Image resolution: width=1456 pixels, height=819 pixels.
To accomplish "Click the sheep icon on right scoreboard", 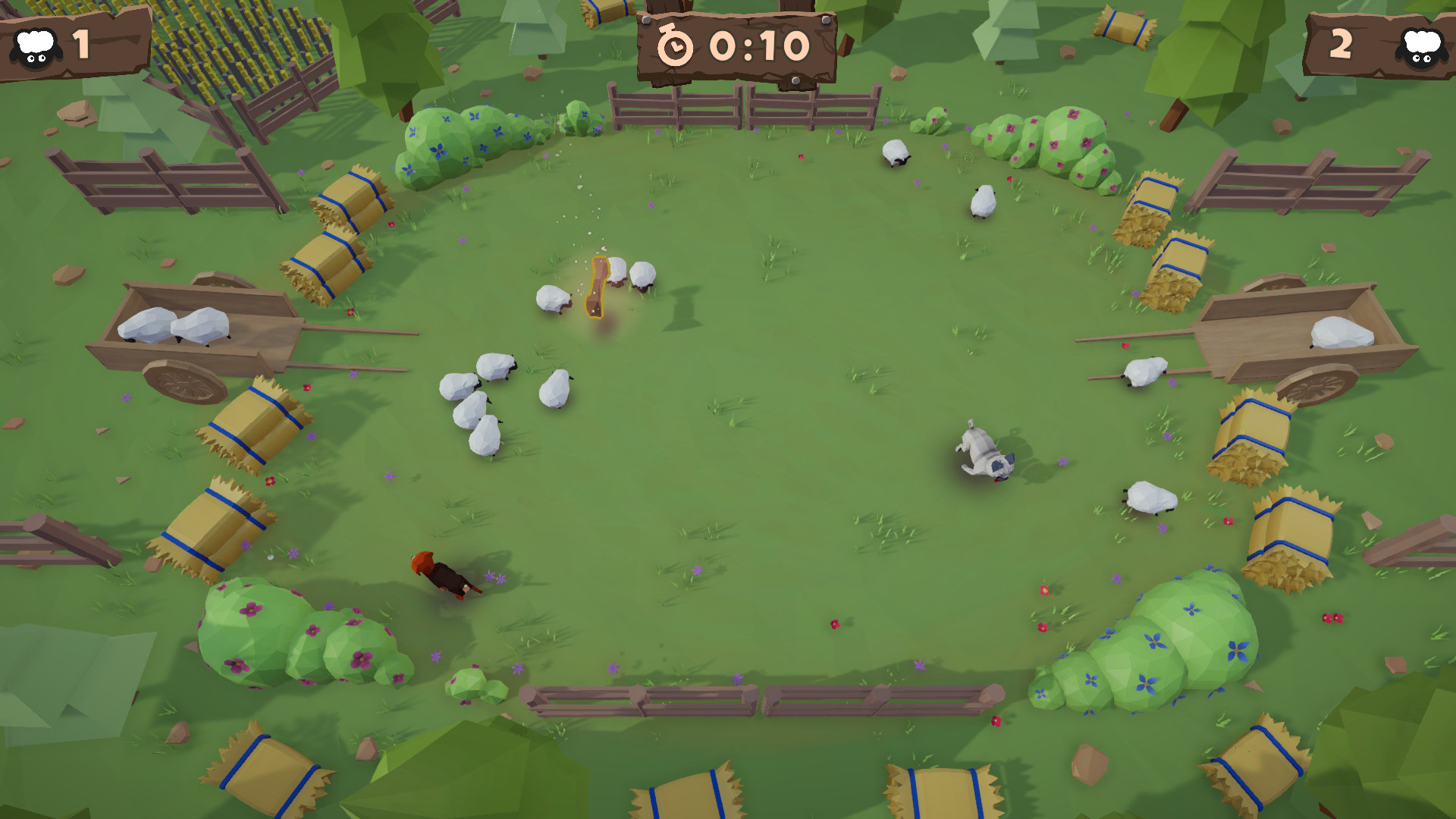I will pos(1421,47).
